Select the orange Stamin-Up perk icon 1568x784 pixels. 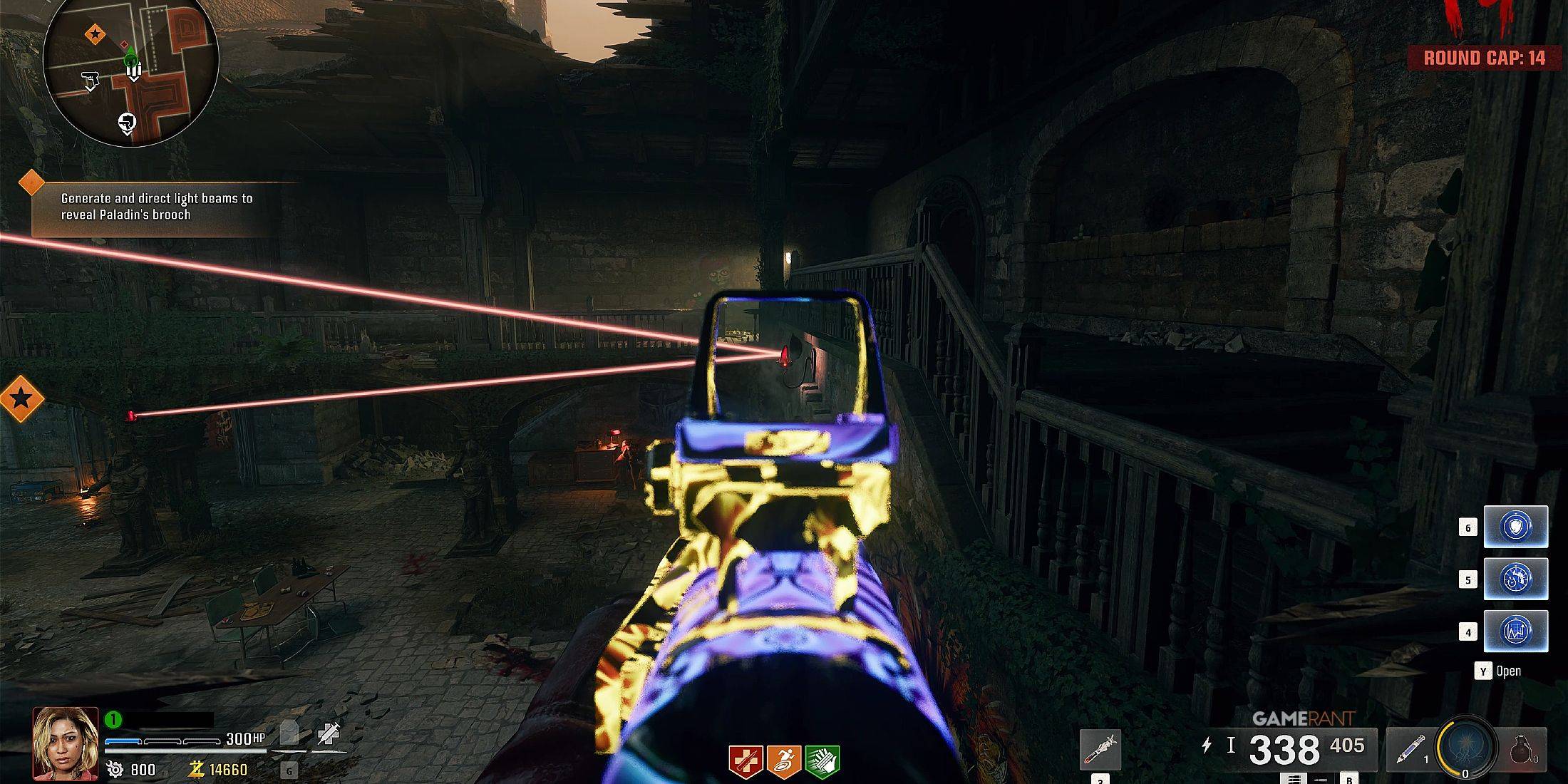point(783,762)
